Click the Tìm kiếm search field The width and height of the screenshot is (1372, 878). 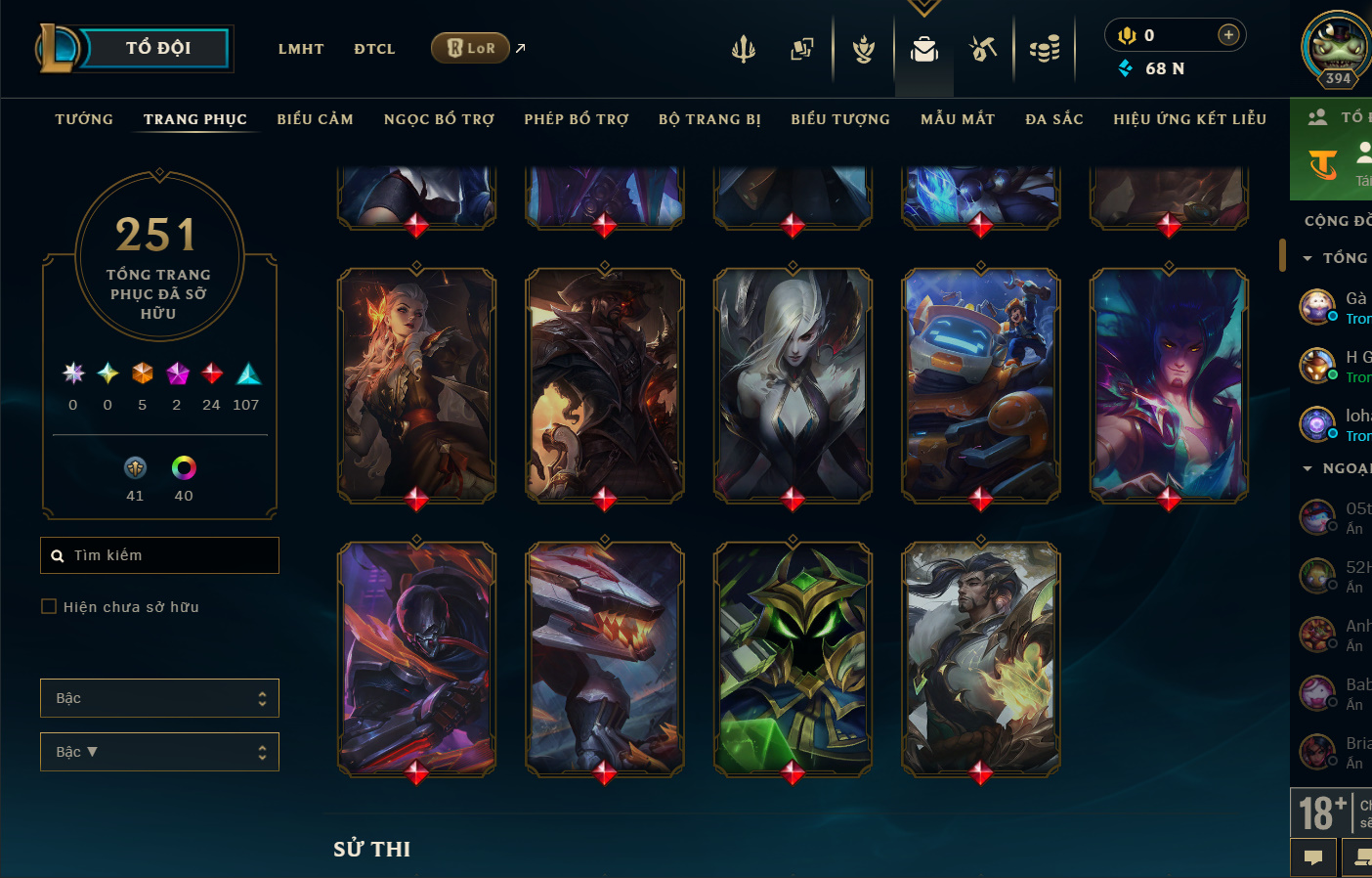(160, 555)
